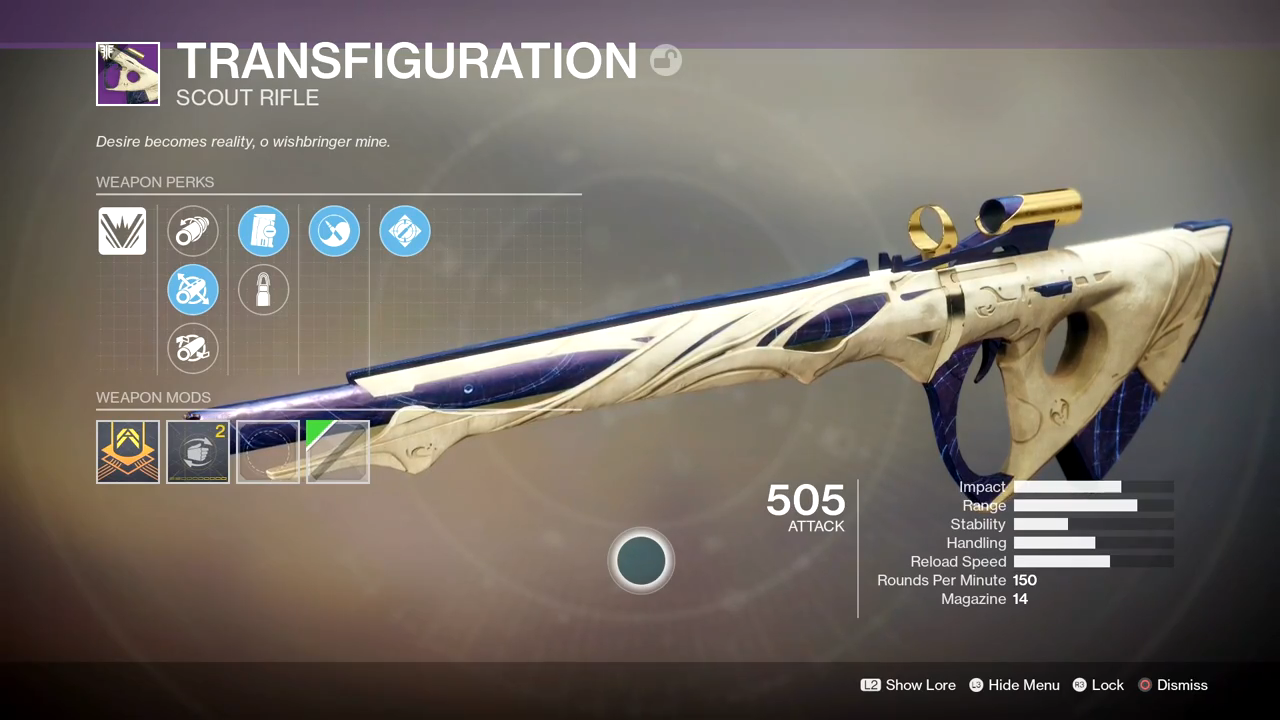
Task: Click the lock icon beside the weapon name
Action: point(665,61)
